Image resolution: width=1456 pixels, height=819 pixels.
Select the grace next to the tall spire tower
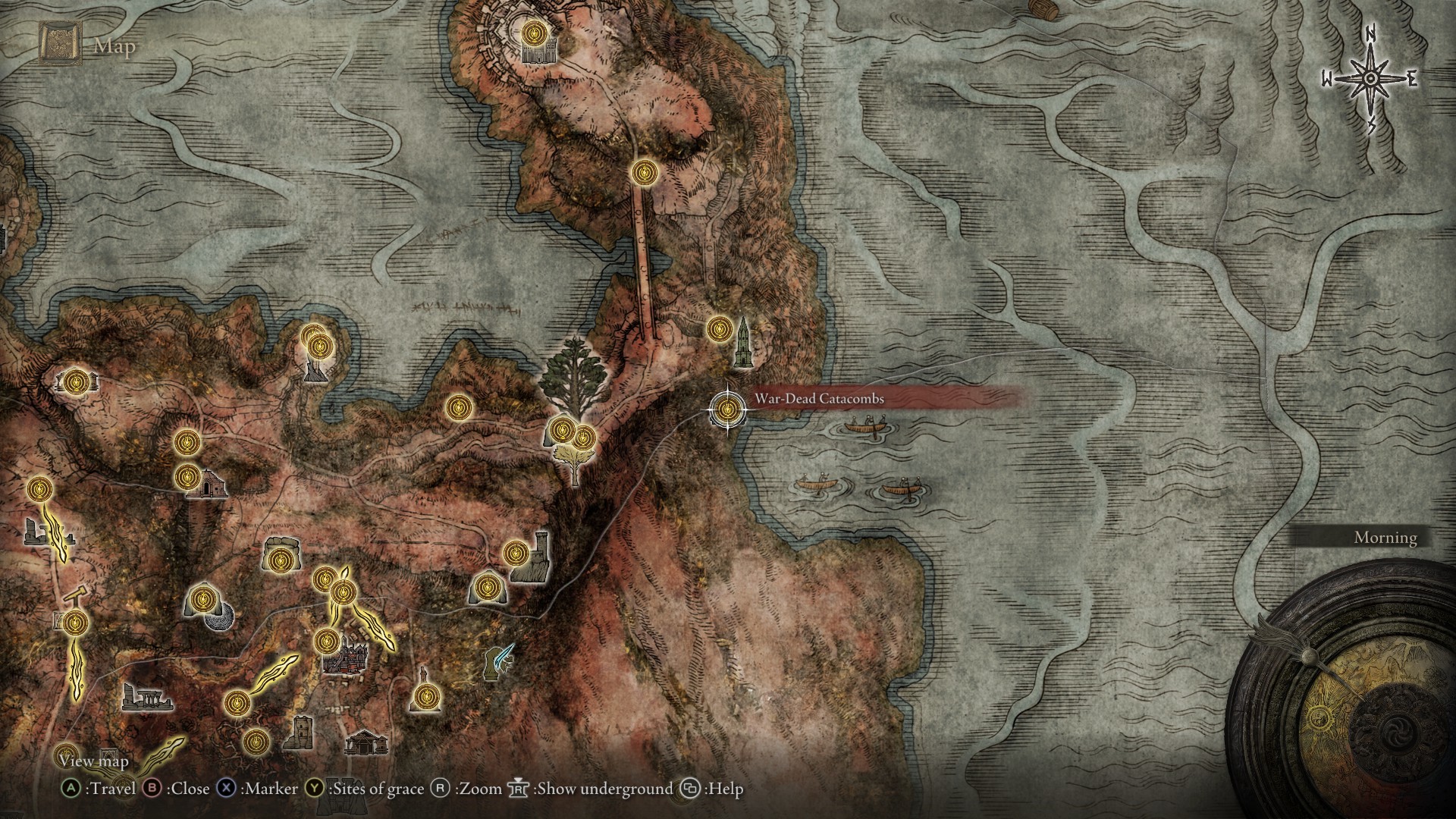pos(718,328)
